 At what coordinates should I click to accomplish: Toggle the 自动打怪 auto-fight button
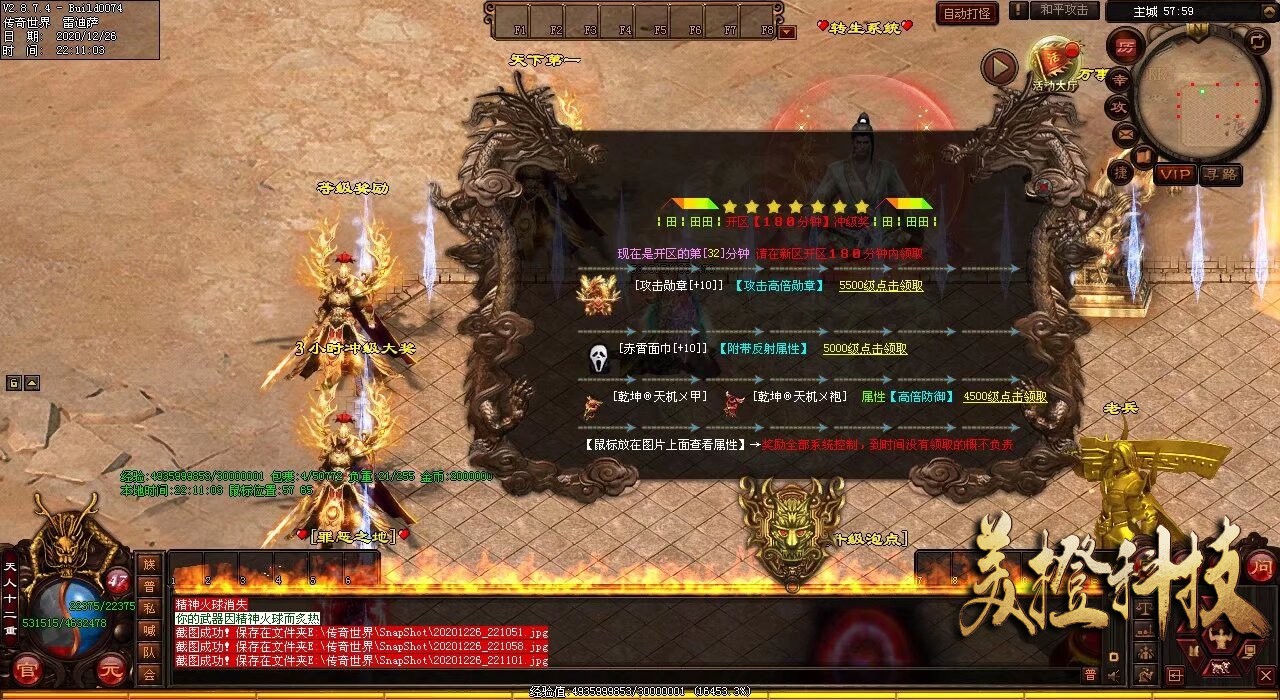[x=967, y=13]
